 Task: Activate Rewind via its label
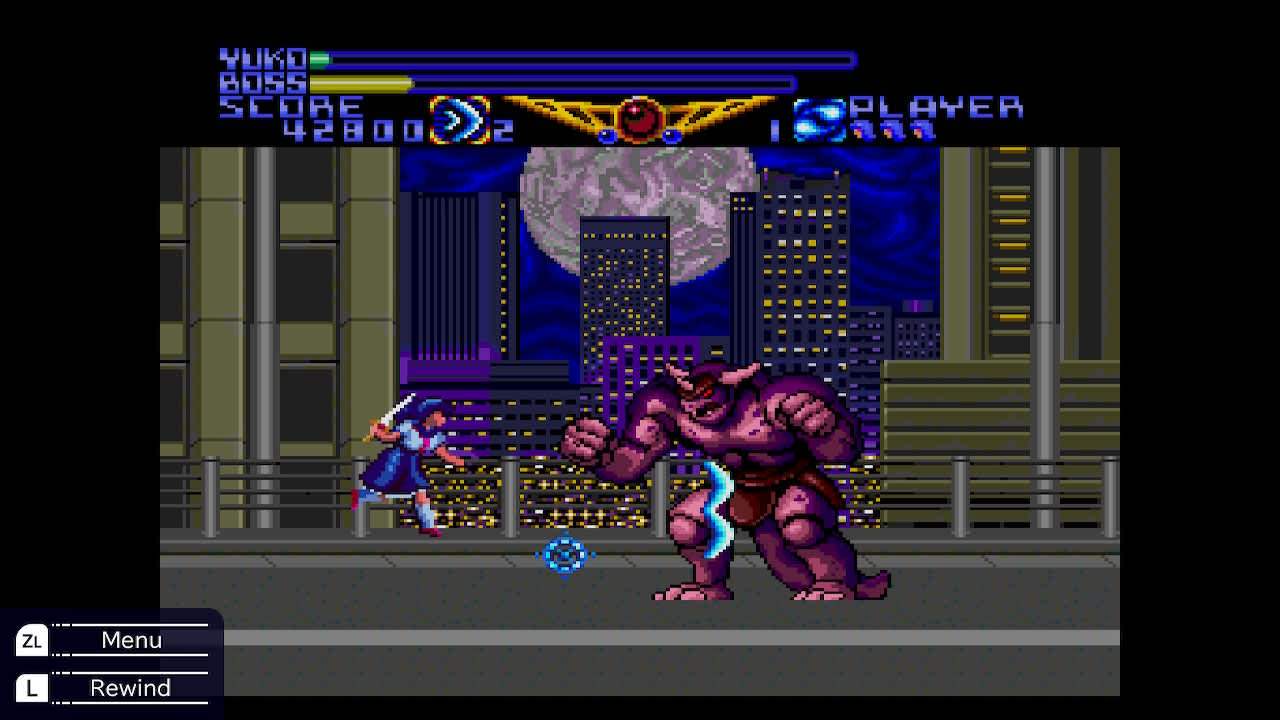point(130,687)
